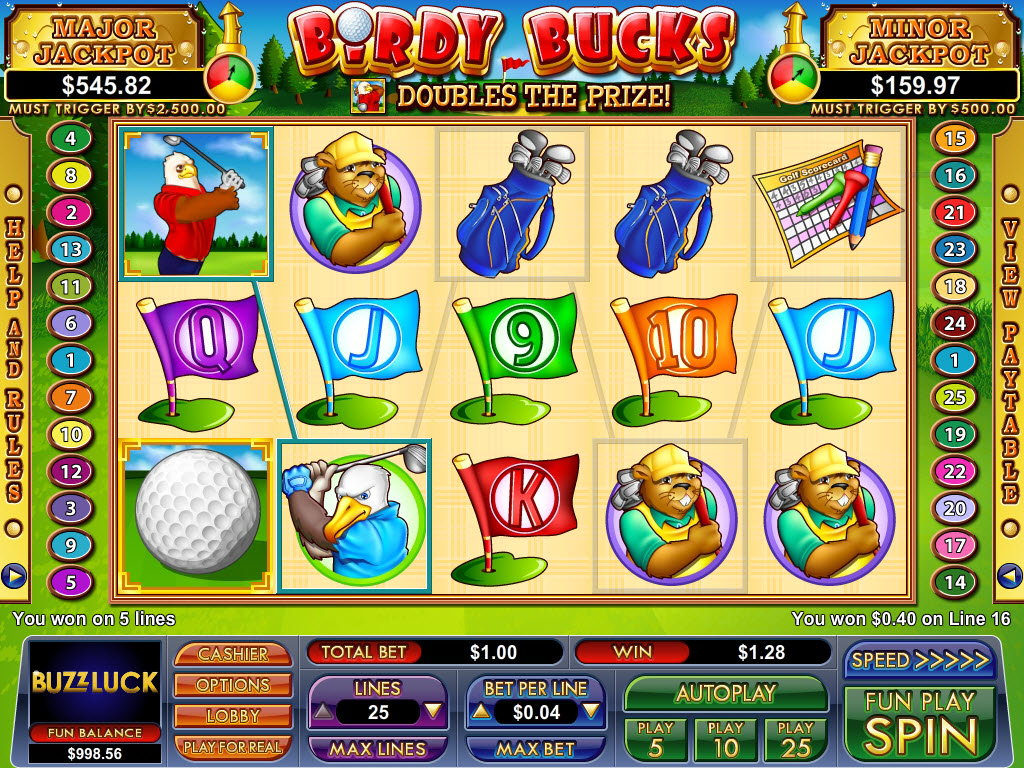Change the Speed setting
Image resolution: width=1024 pixels, height=768 pixels.
(x=919, y=660)
